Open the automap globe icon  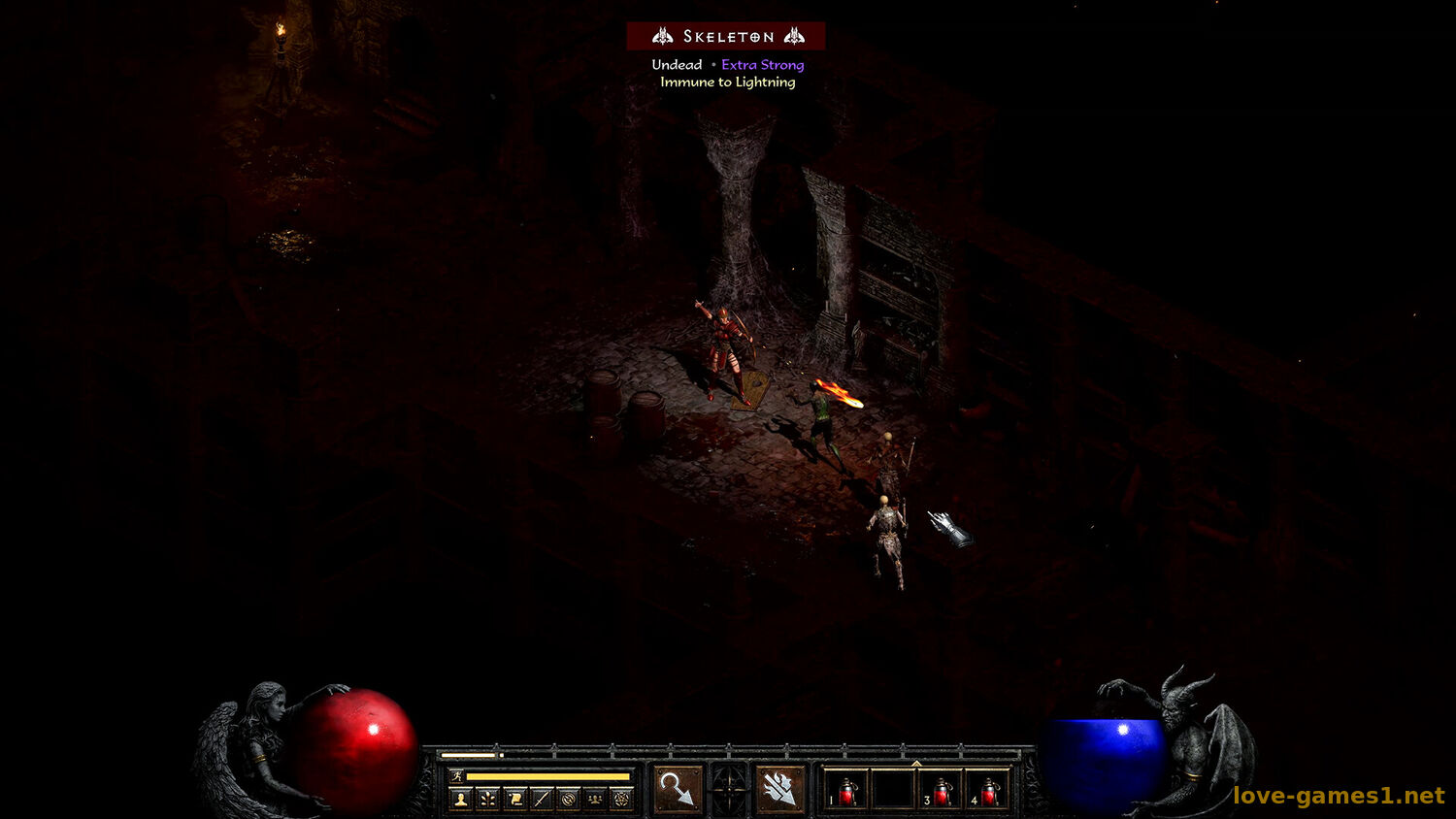tap(567, 798)
